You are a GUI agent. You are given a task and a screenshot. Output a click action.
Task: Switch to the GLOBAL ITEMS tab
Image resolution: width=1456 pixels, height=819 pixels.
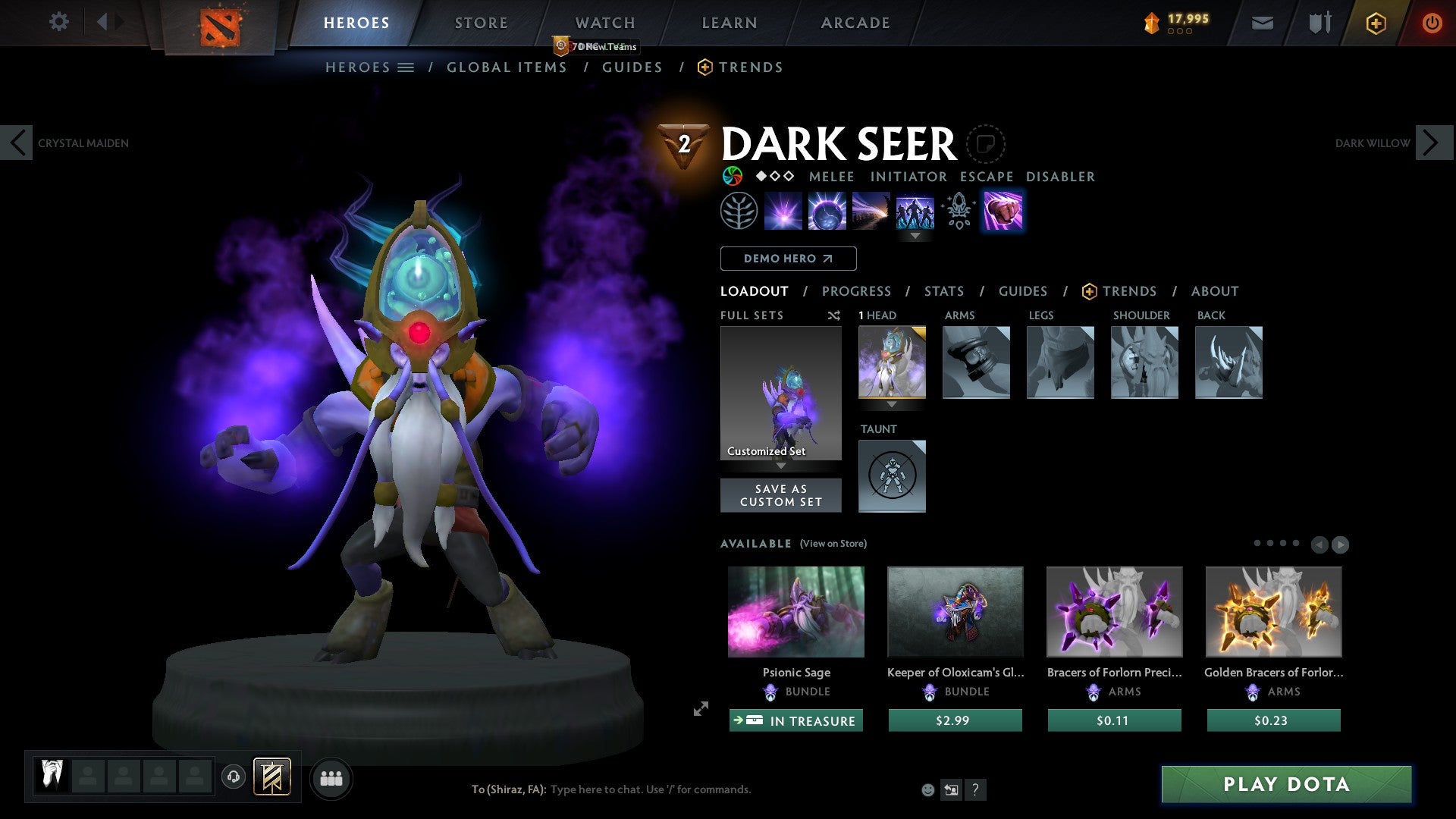(x=507, y=67)
